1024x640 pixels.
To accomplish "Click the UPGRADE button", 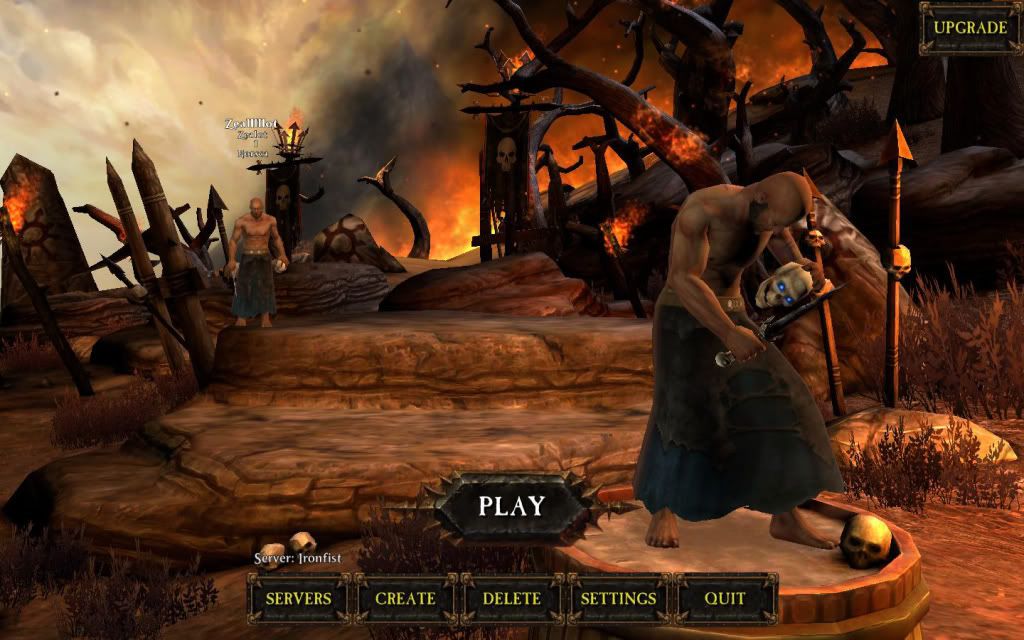I will [970, 27].
